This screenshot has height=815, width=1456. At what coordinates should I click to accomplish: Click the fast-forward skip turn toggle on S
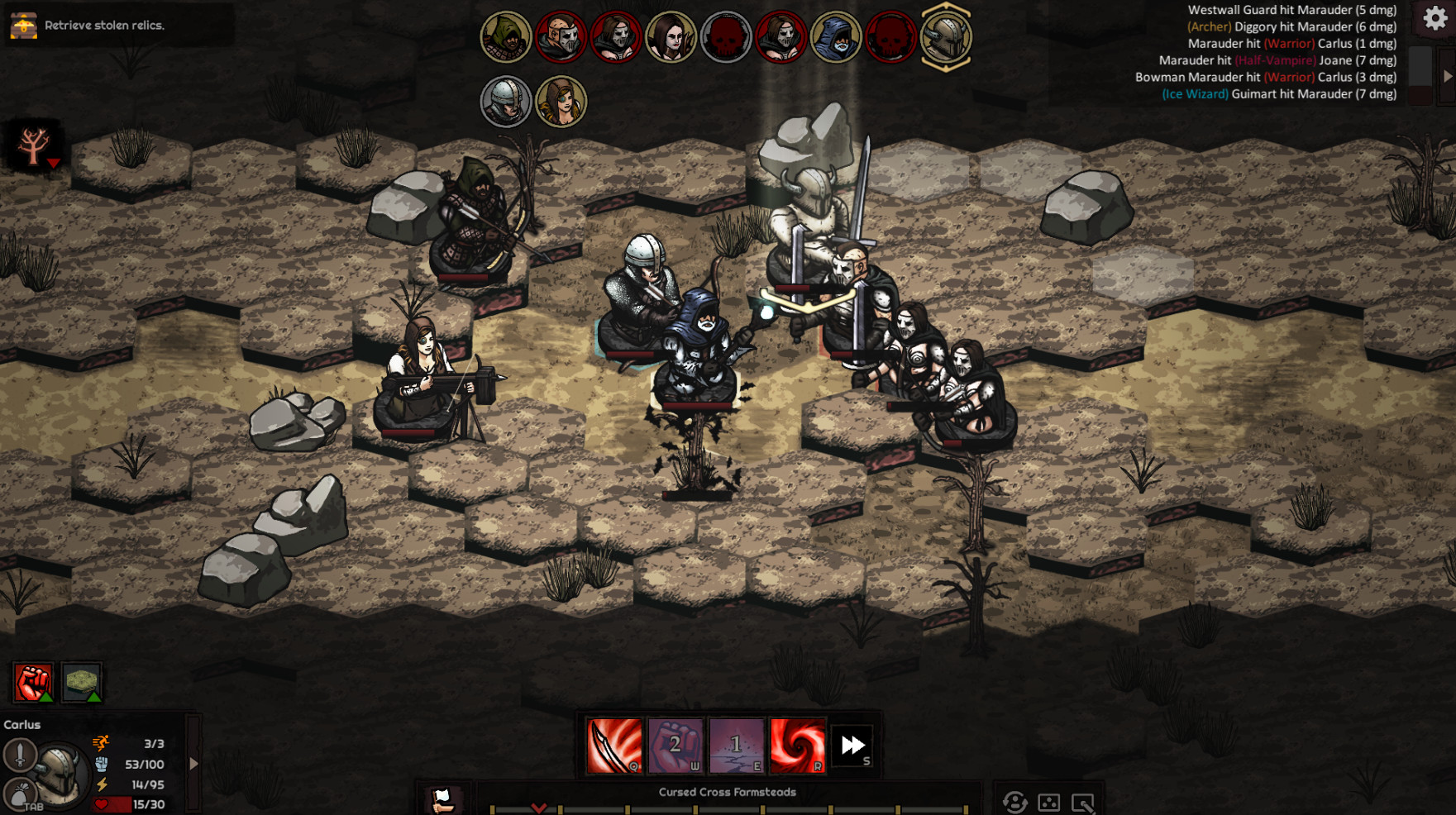click(x=852, y=744)
